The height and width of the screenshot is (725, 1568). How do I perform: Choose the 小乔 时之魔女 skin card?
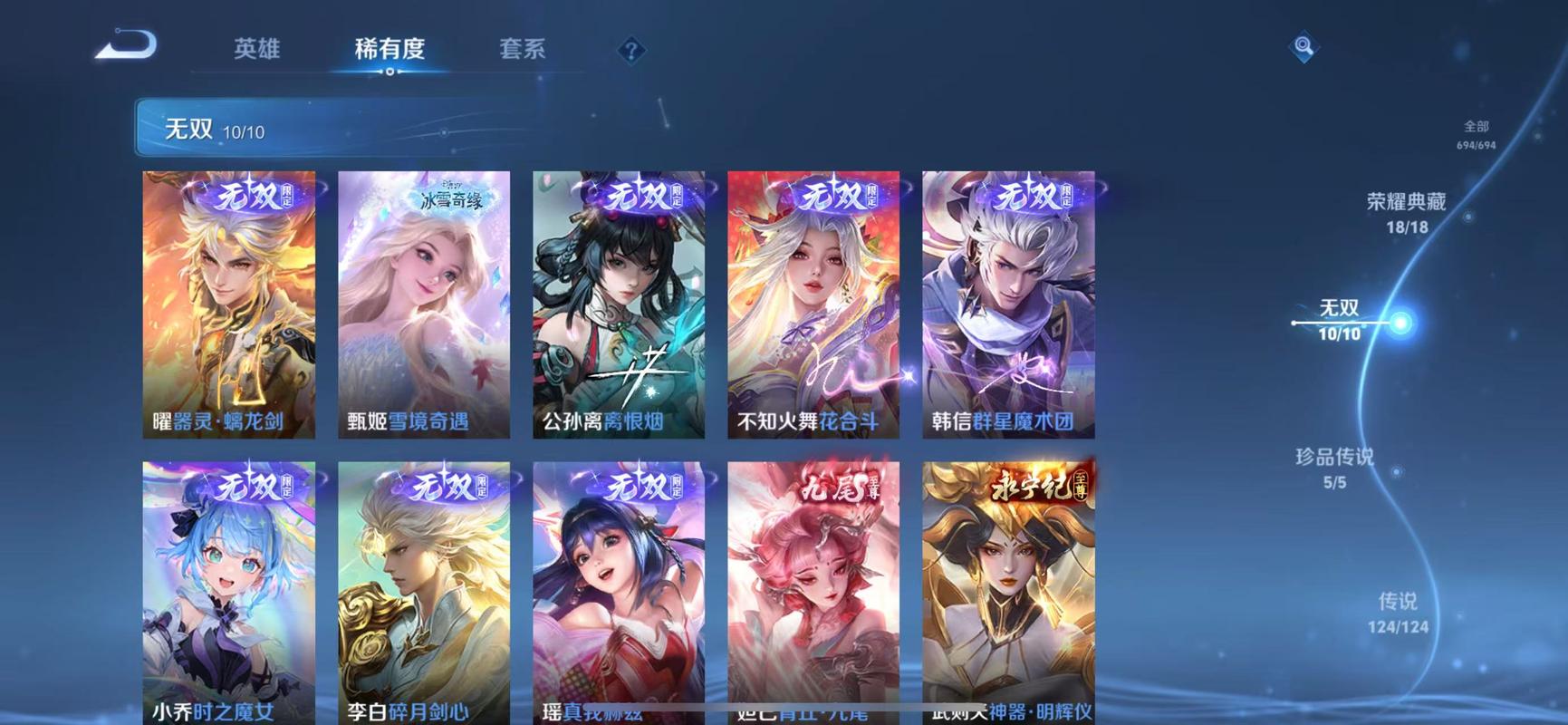(x=229, y=589)
